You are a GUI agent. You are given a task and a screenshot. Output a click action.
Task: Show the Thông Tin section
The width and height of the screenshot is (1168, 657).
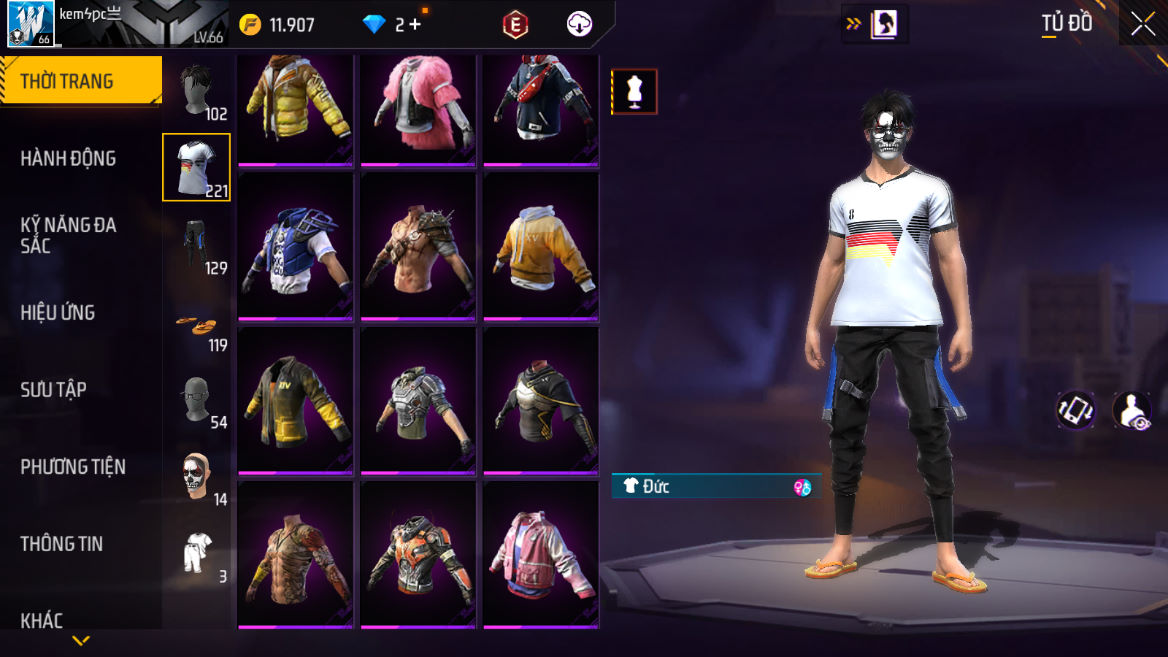click(x=62, y=543)
